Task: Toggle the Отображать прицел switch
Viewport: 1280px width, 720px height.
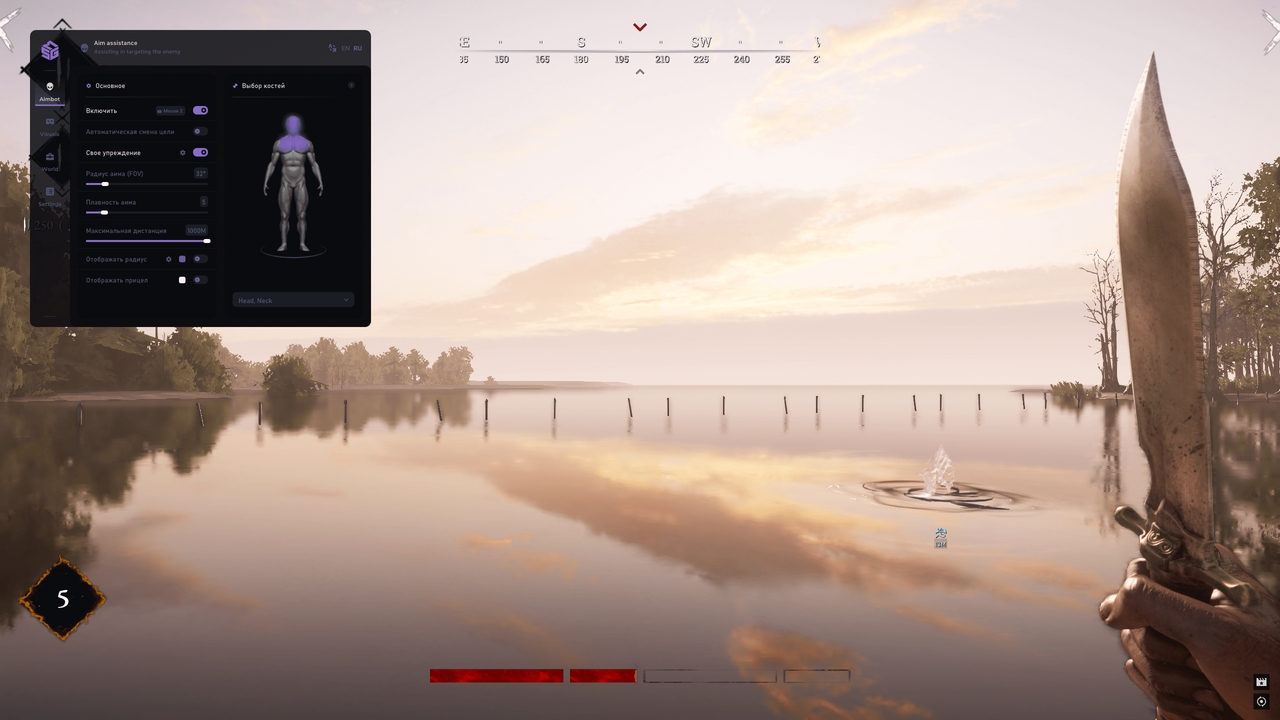Action: coord(198,280)
